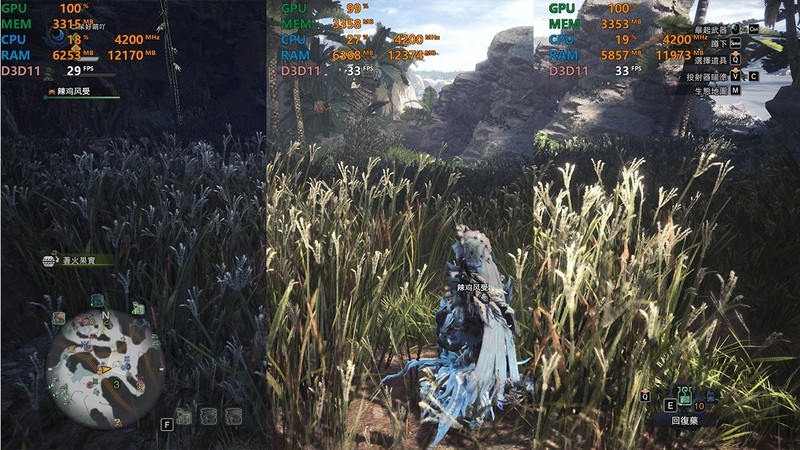
Task: Click the circular minimap
Action: tap(104, 357)
